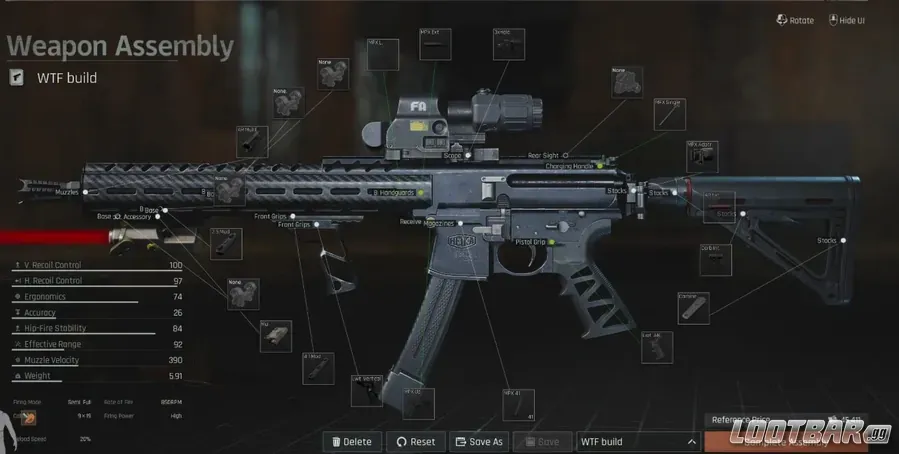Click the Save As button
Screen dimensions: 899x454
[x=477, y=441]
